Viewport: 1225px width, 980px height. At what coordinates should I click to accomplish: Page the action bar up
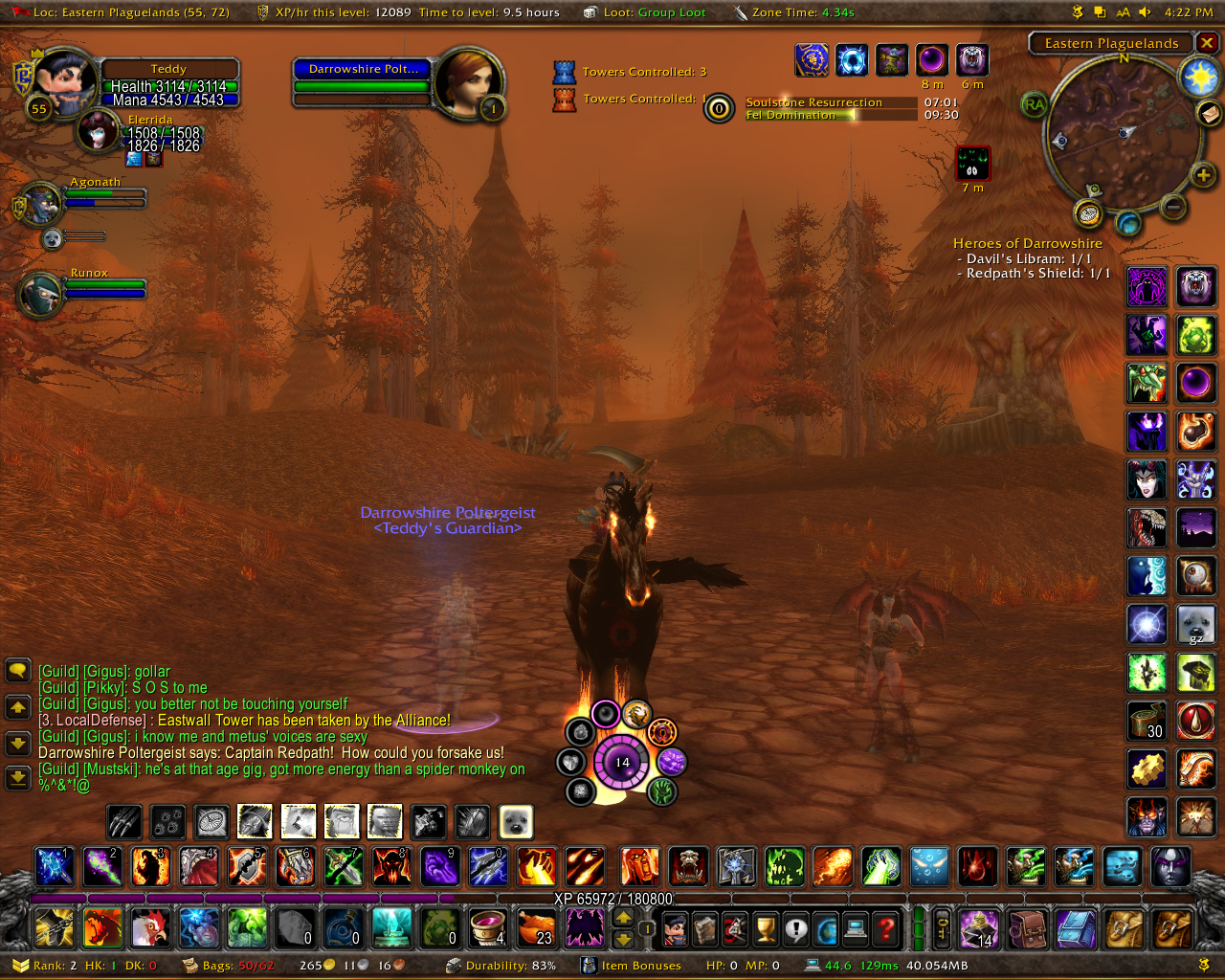(623, 917)
